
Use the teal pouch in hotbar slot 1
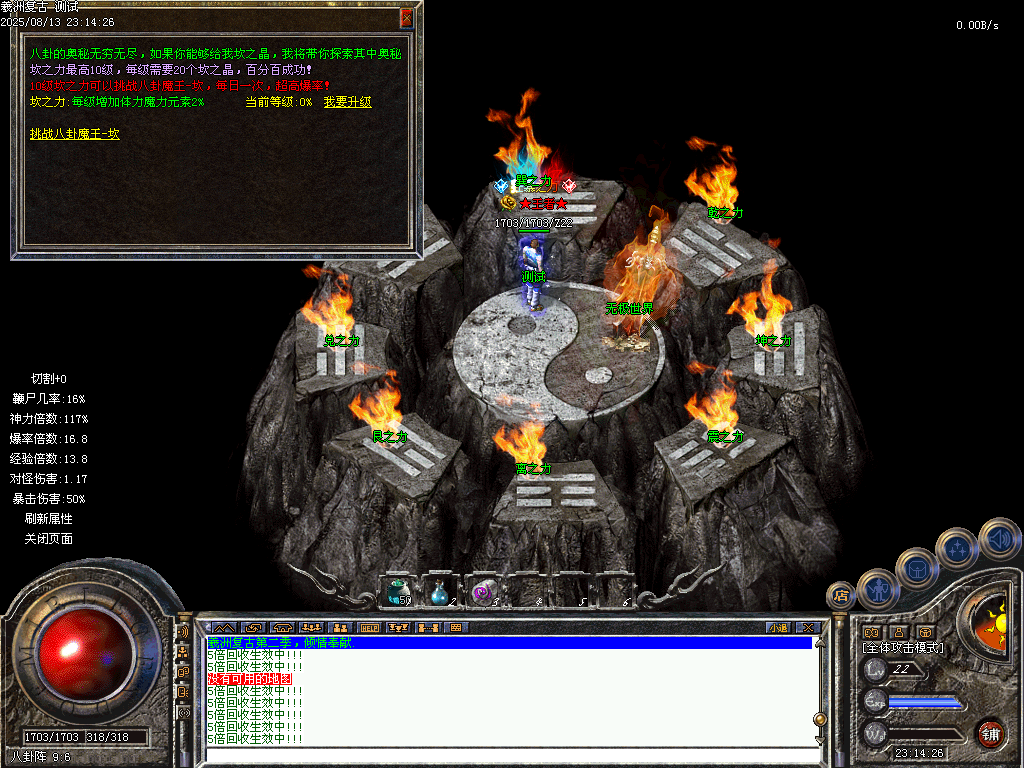[x=399, y=591]
